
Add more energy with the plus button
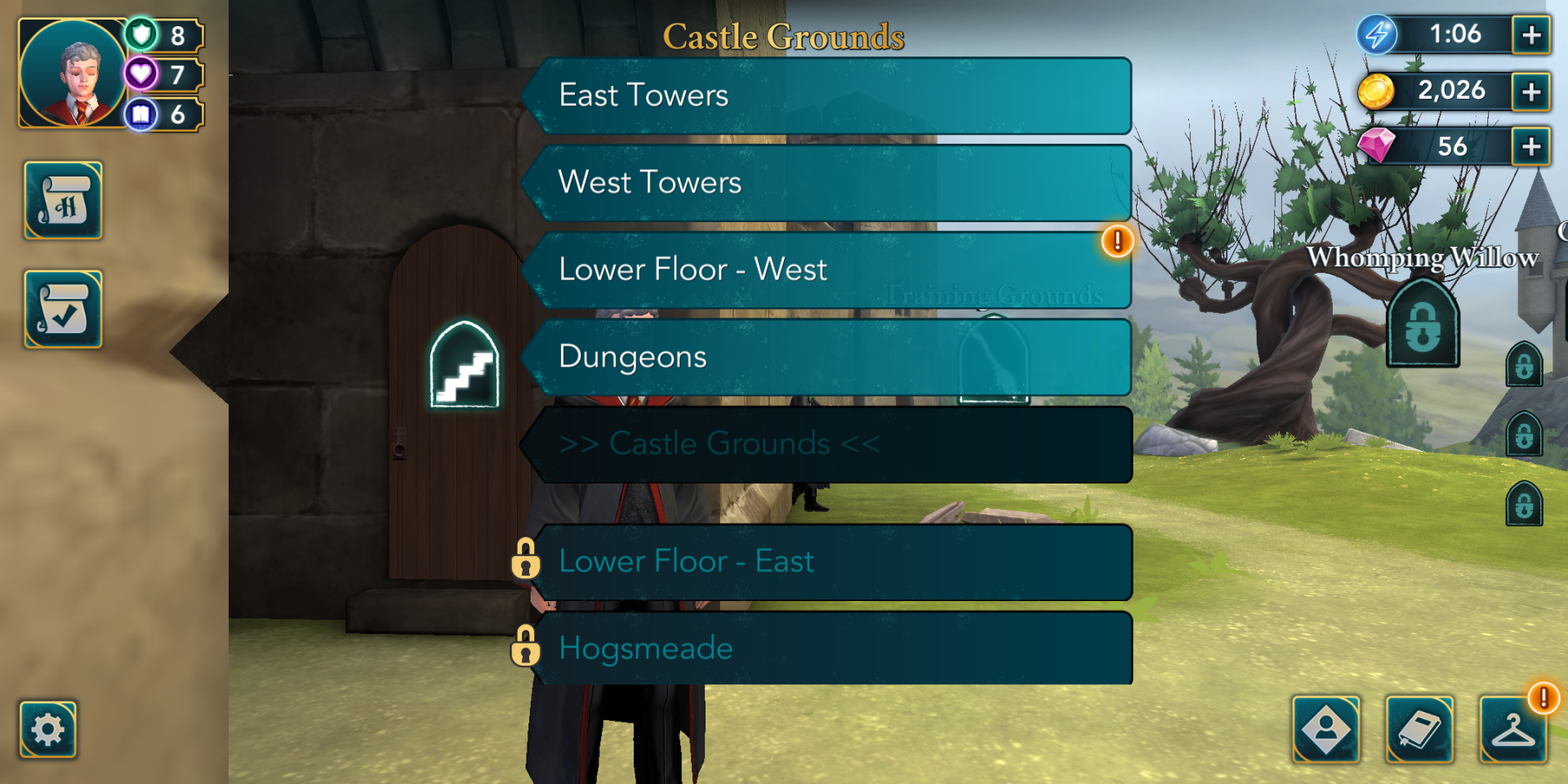pos(1531,35)
